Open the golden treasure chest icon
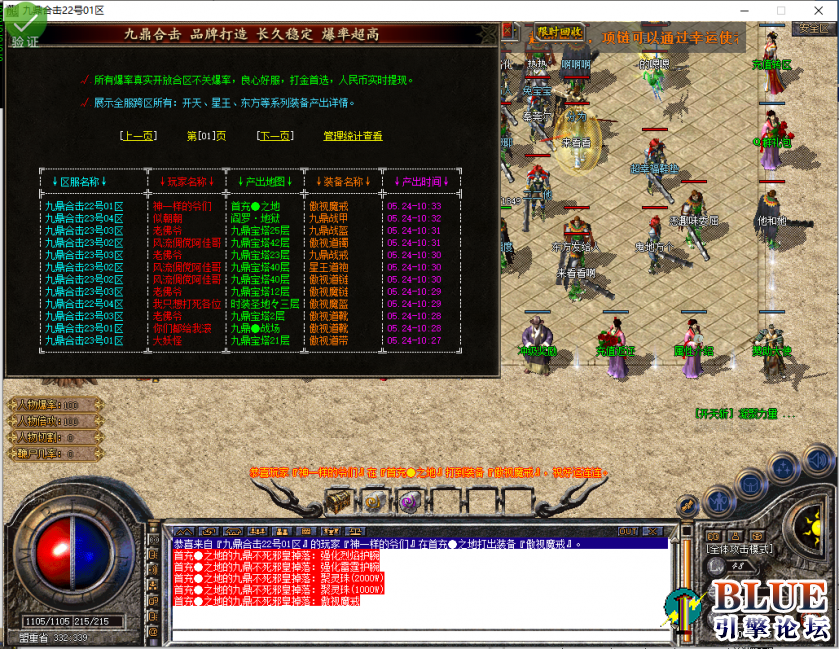Image resolution: width=839 pixels, height=649 pixels. pos(341,499)
